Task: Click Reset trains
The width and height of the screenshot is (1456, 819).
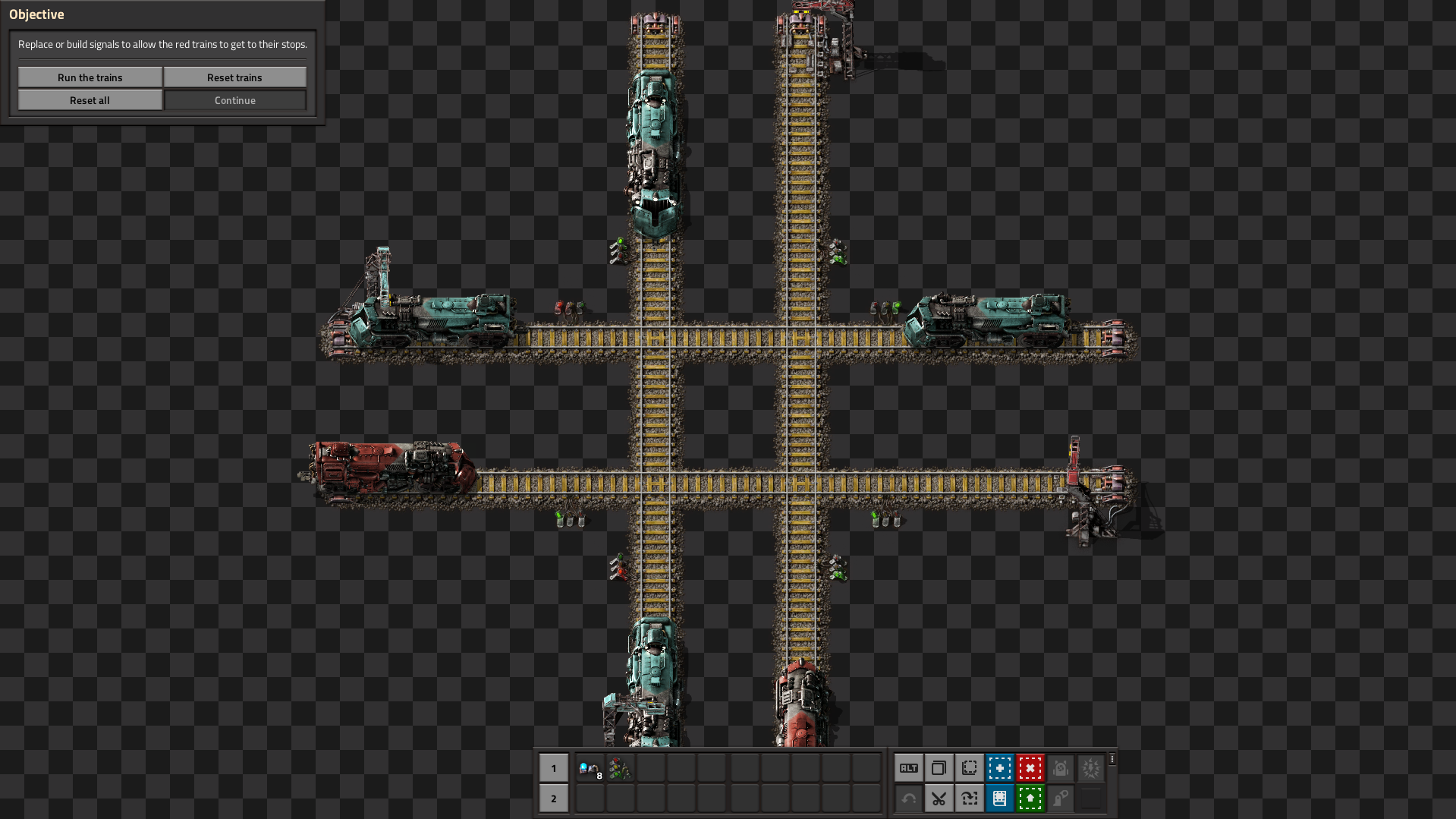Action: click(x=234, y=77)
